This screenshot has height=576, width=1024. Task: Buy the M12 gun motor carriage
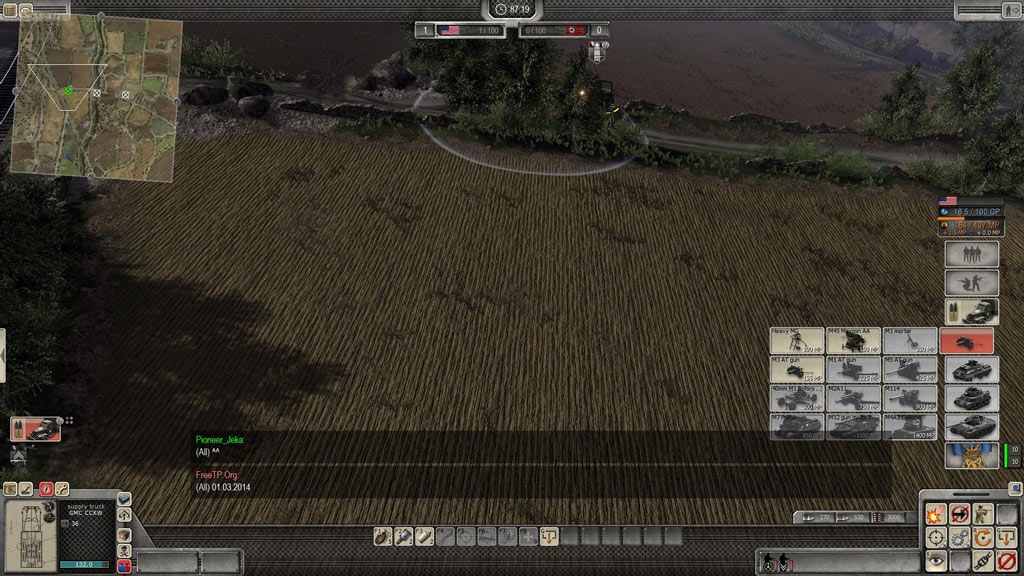853,427
